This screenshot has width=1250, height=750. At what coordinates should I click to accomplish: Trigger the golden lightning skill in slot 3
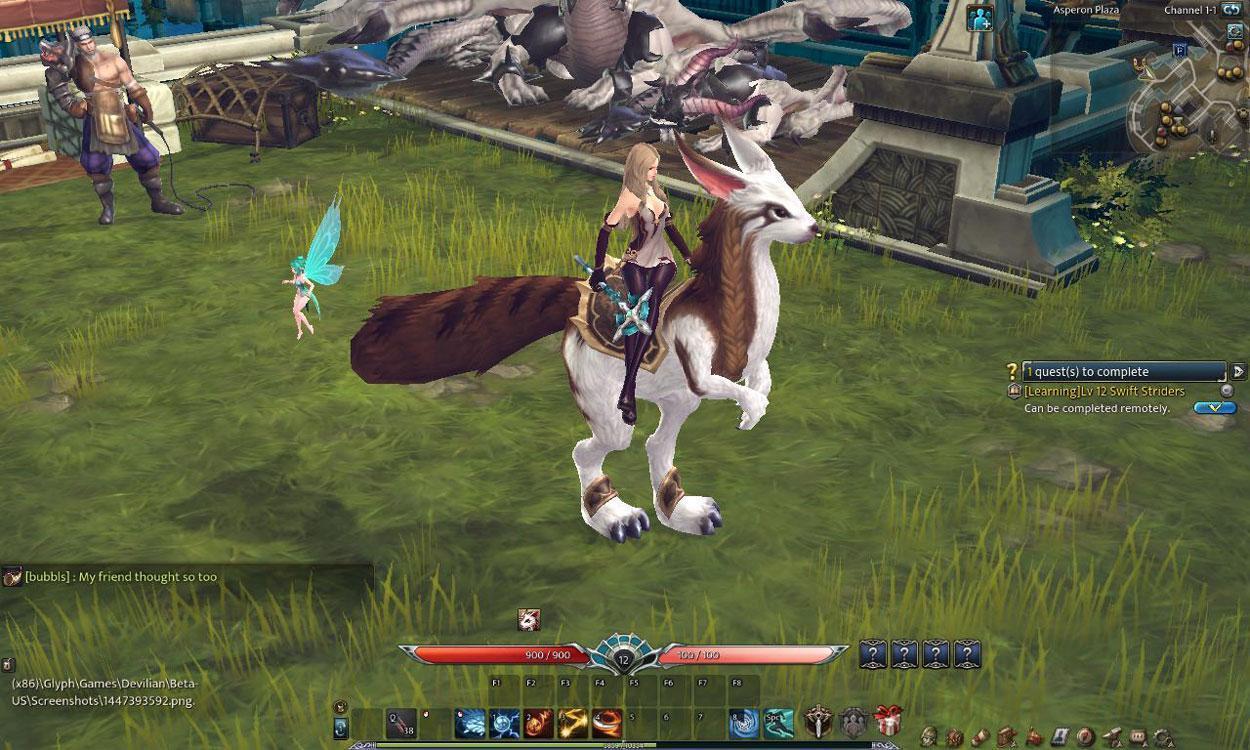573,721
